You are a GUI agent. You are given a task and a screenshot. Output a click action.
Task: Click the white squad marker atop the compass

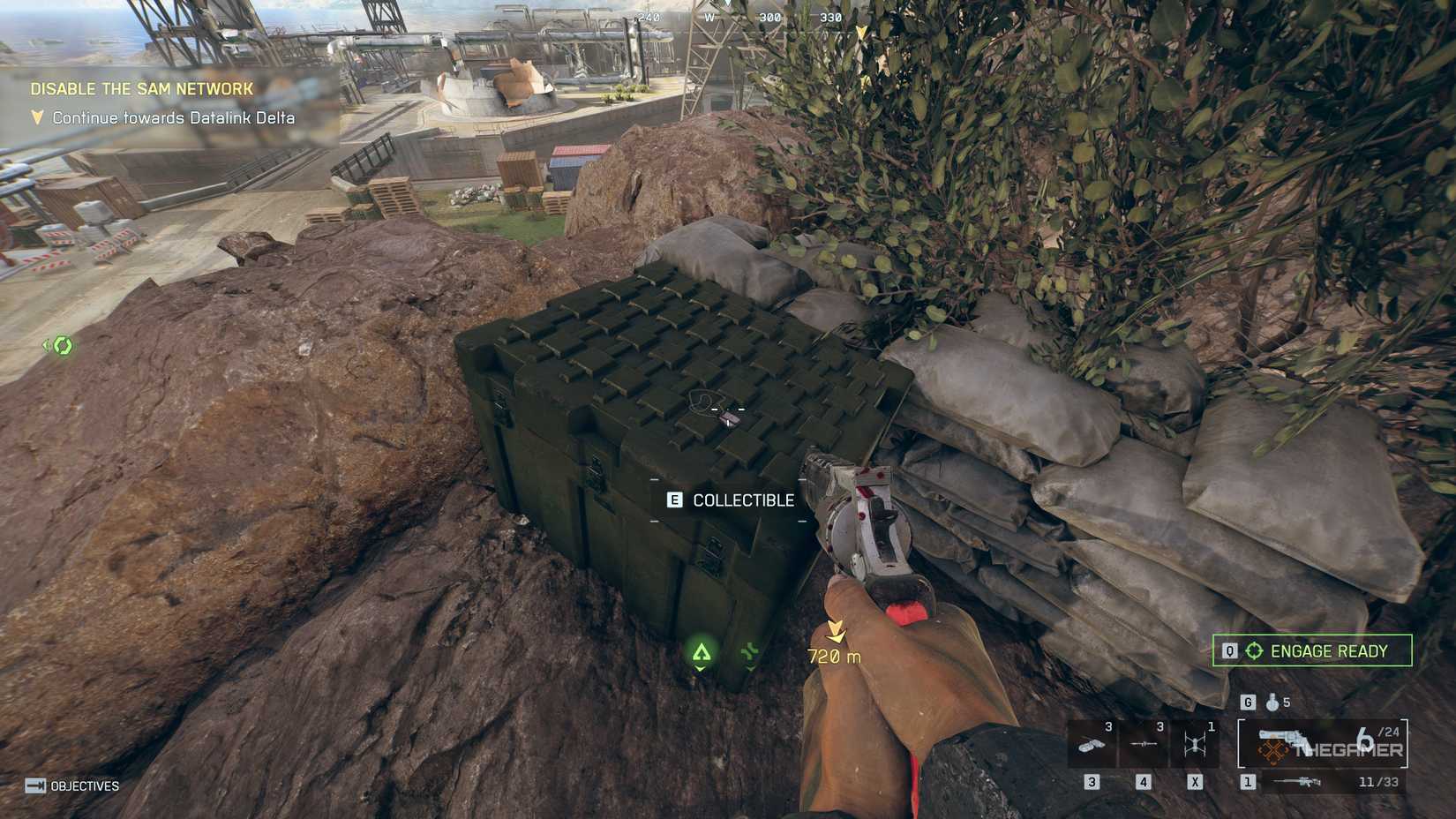pos(727,5)
